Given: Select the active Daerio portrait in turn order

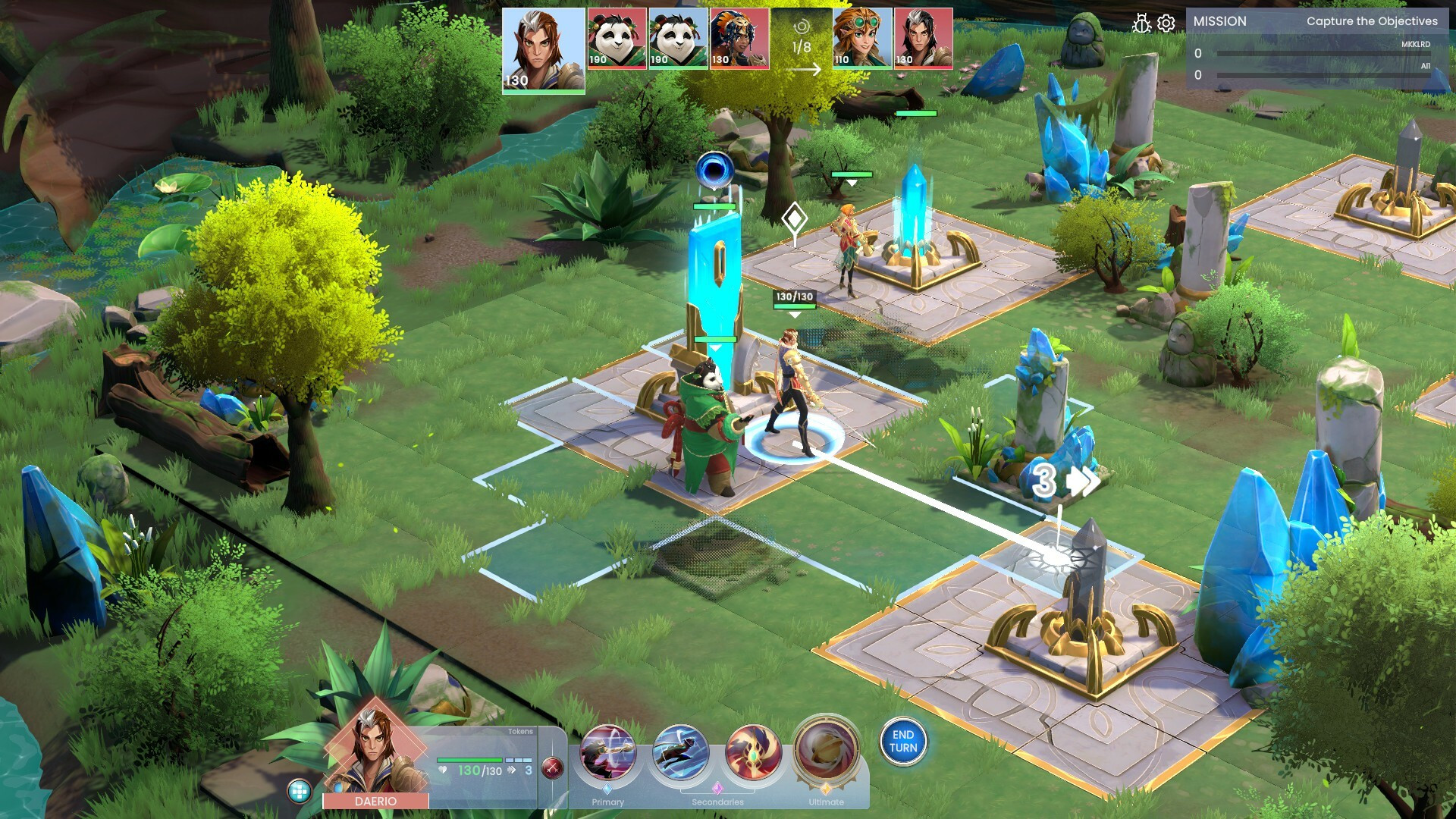Looking at the screenshot, I should (543, 50).
